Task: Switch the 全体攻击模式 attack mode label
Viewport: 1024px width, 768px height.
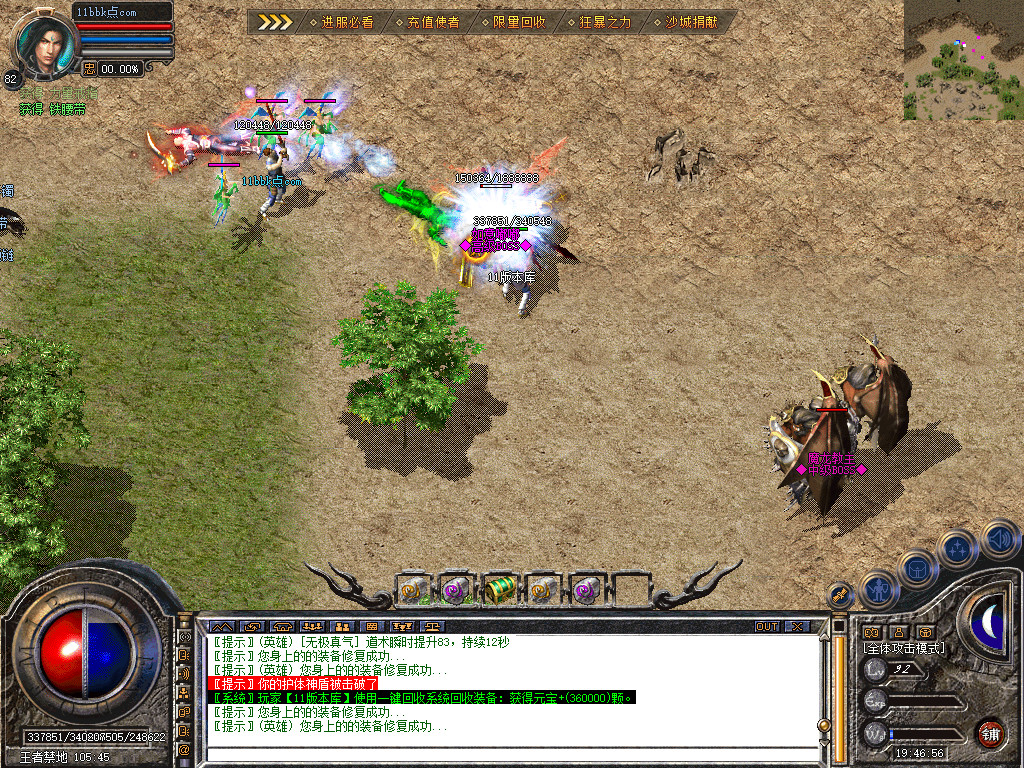Action: click(904, 648)
